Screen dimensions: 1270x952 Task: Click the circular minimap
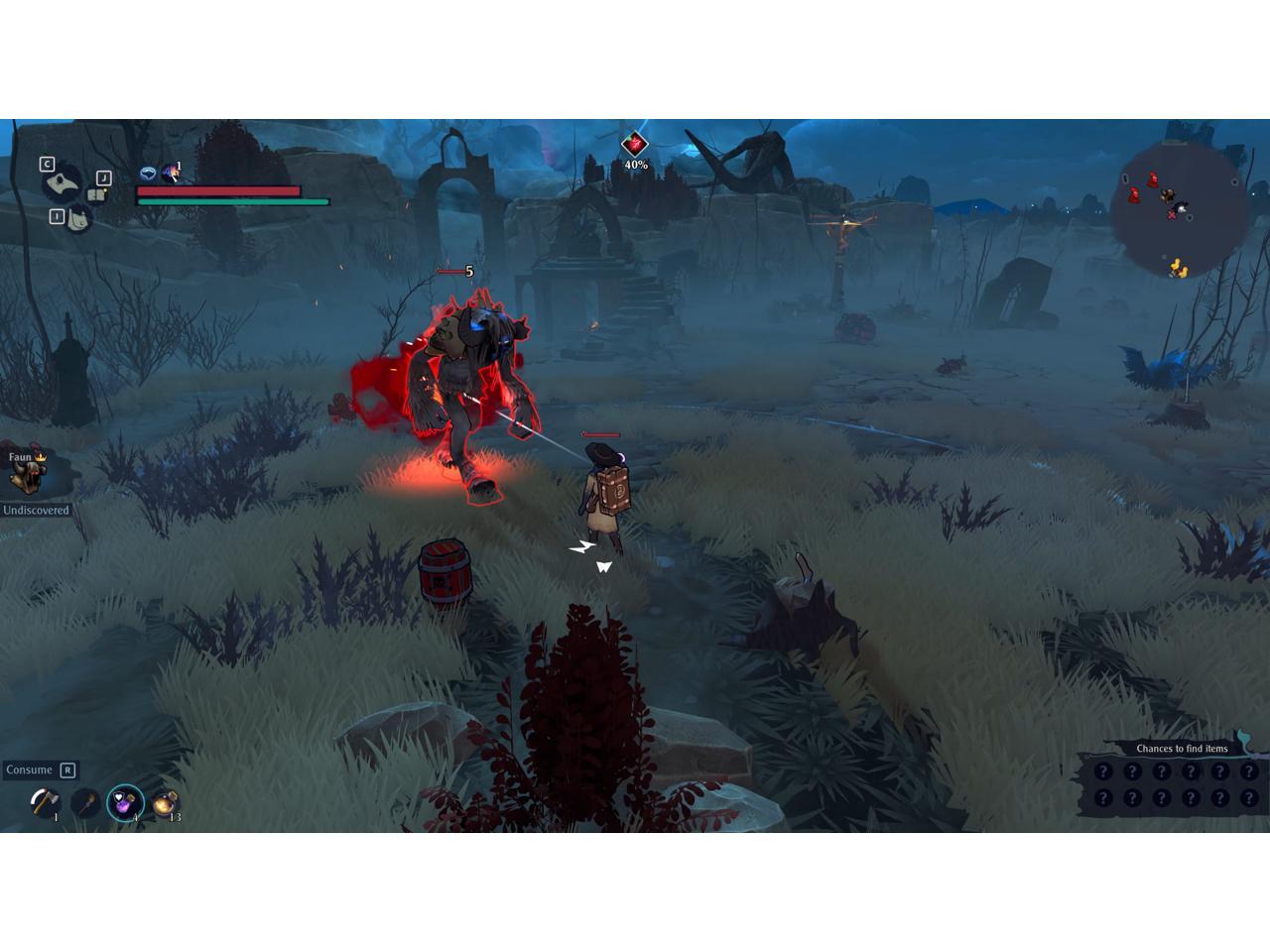pos(1179,209)
